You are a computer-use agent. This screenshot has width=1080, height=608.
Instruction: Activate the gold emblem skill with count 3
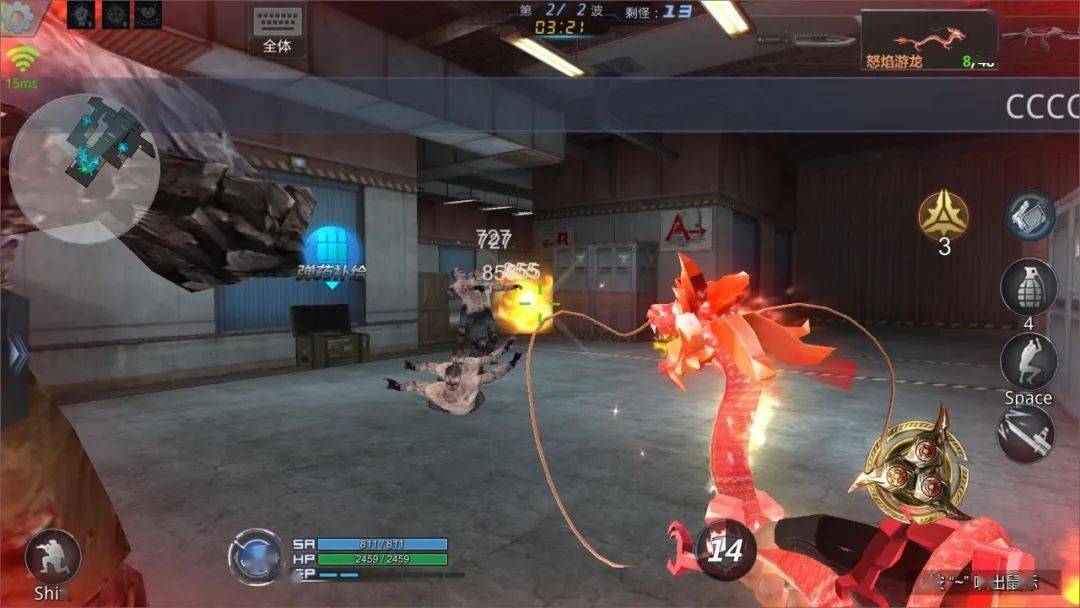pos(944,217)
